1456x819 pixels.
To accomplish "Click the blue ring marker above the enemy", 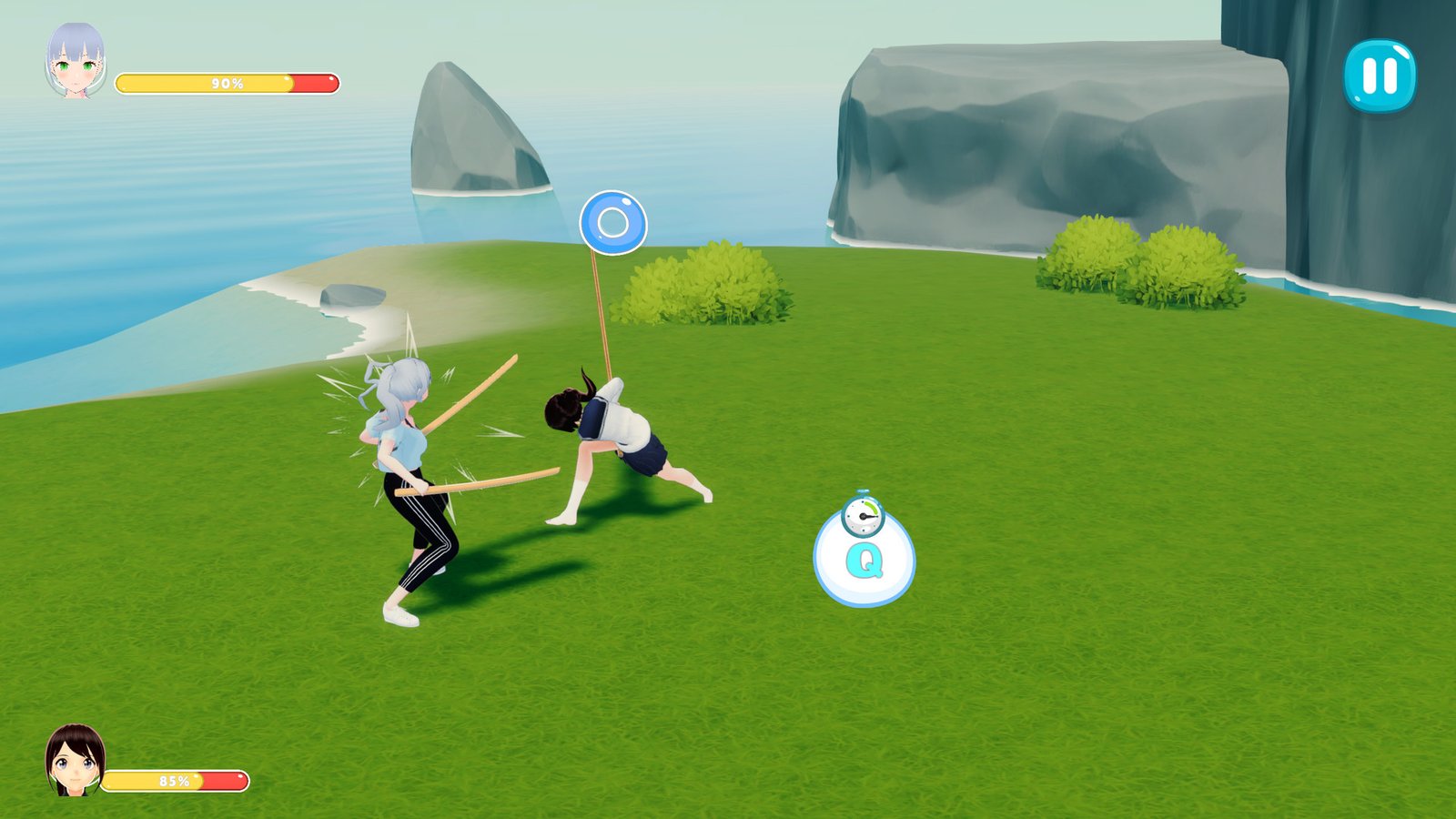I will point(613,221).
